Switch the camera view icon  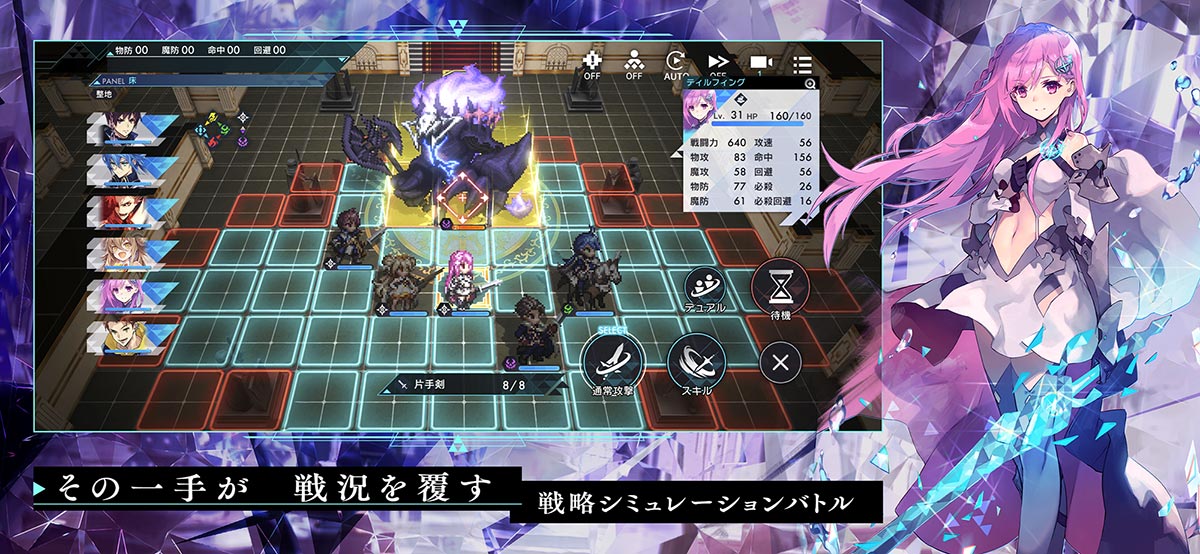point(759,64)
